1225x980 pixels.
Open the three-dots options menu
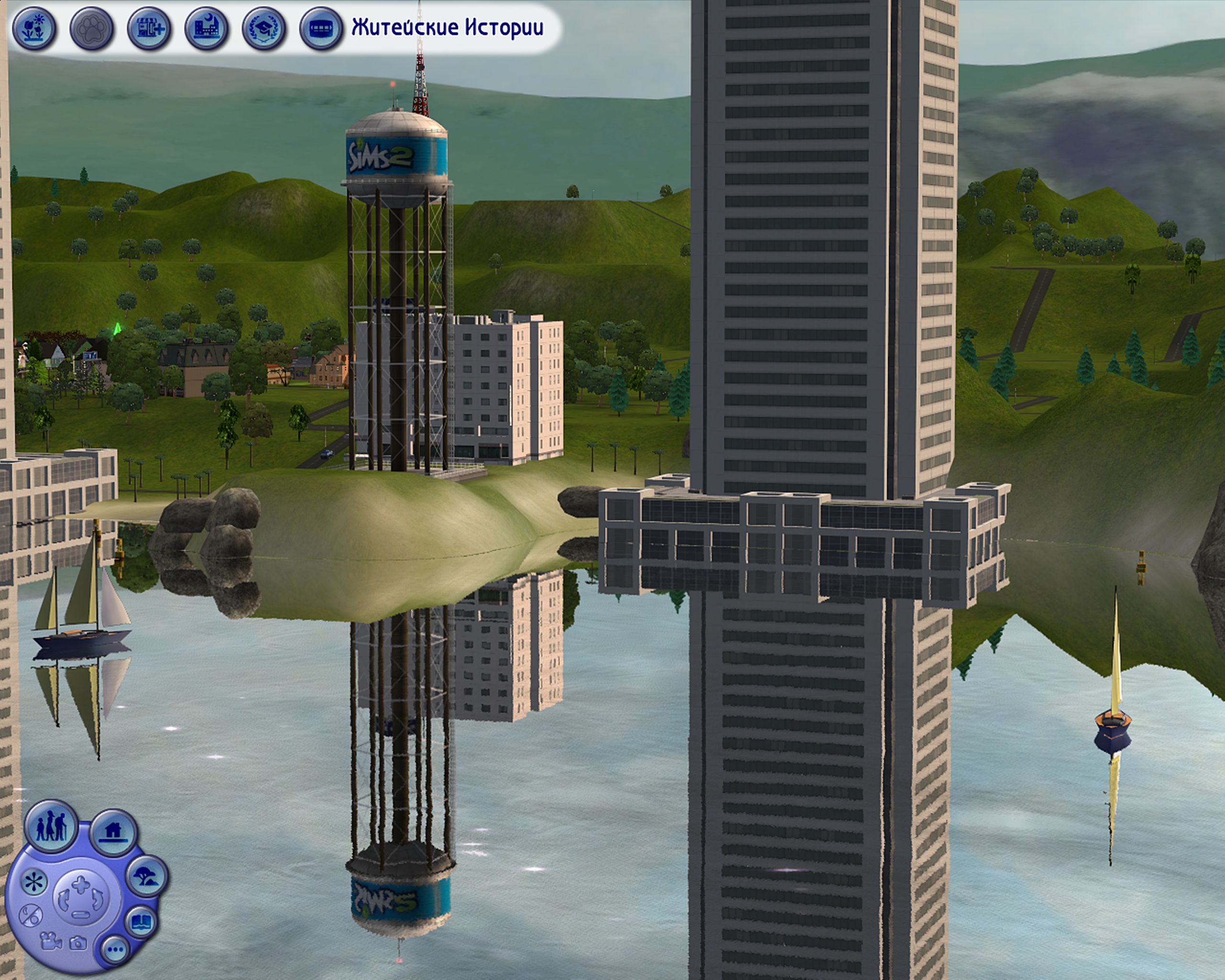pyautogui.click(x=115, y=949)
